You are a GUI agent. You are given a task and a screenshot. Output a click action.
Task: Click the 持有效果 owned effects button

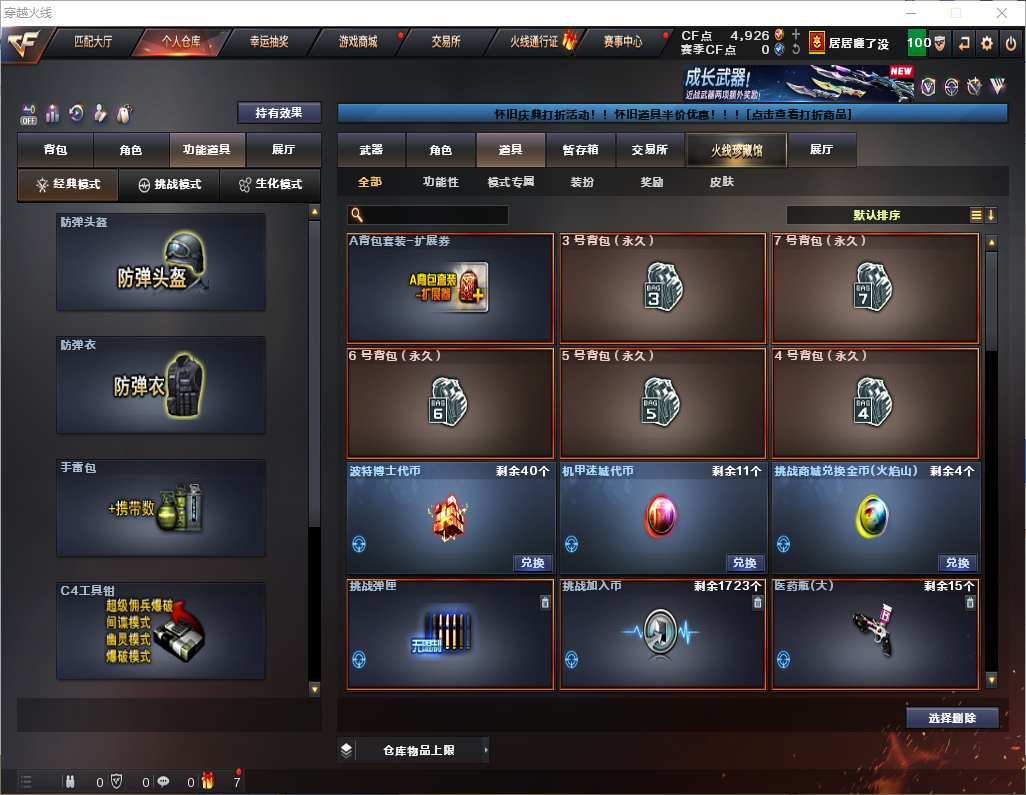279,113
